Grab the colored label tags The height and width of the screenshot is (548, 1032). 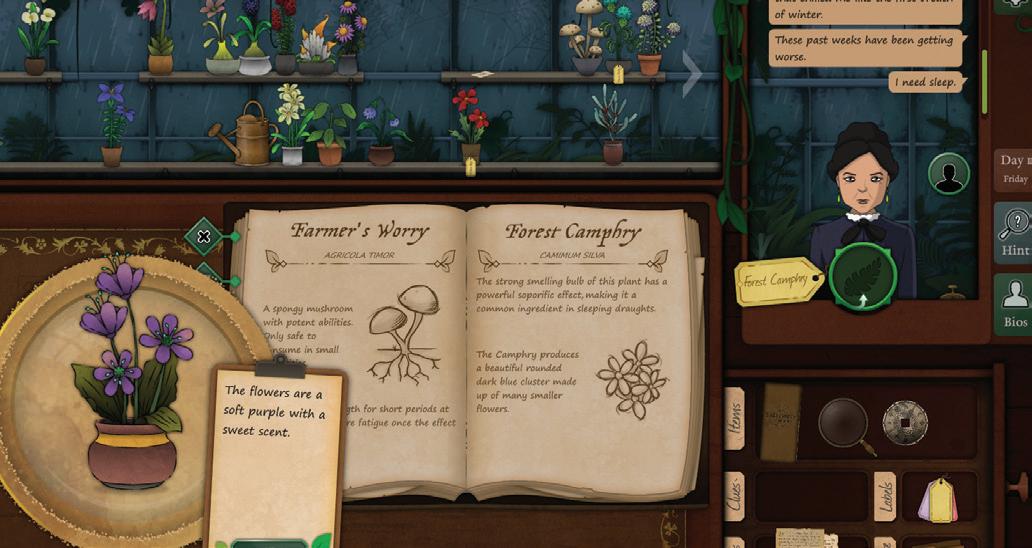936,498
